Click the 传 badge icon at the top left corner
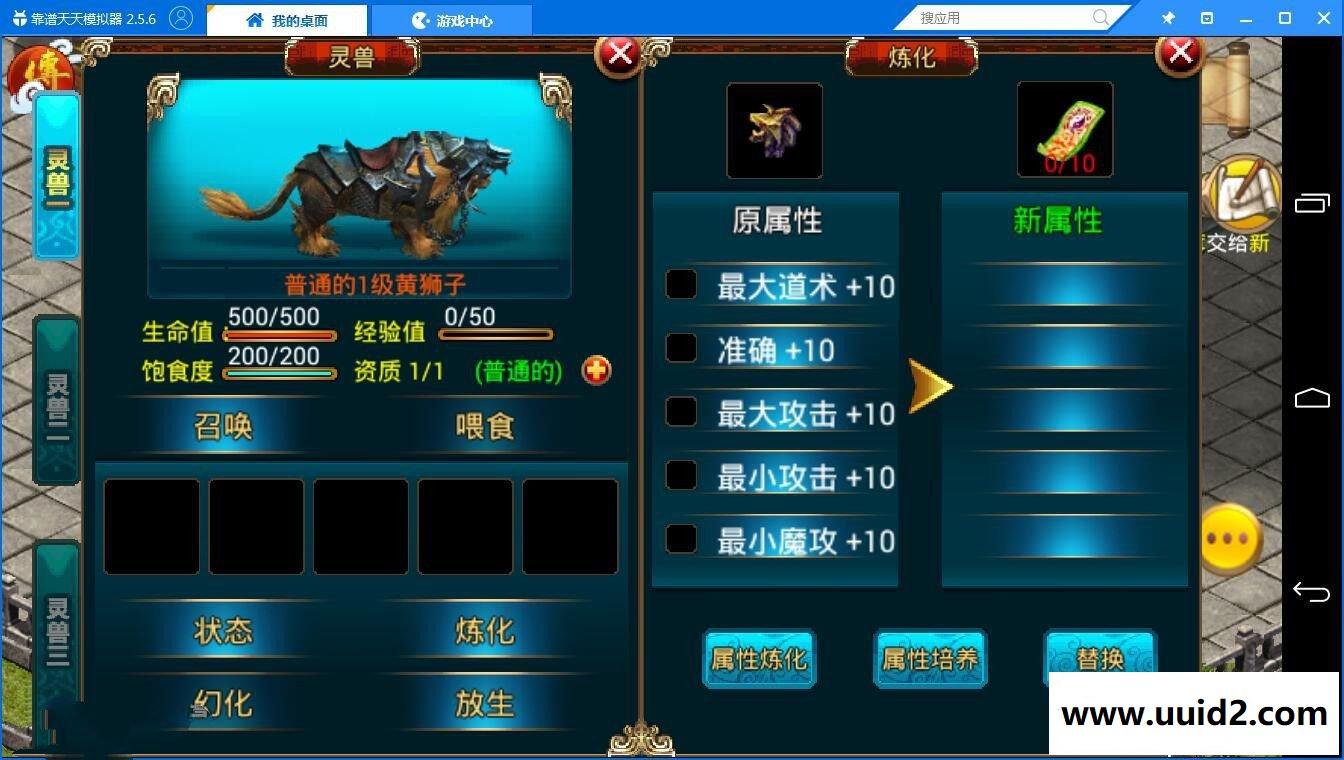Viewport: 1344px width, 760px height. (x=40, y=68)
